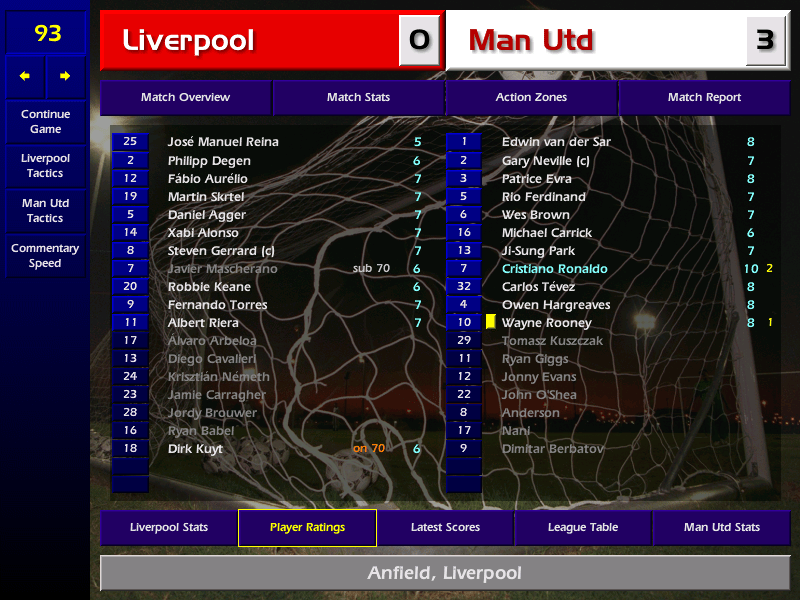View Latest Scores

click(445, 527)
